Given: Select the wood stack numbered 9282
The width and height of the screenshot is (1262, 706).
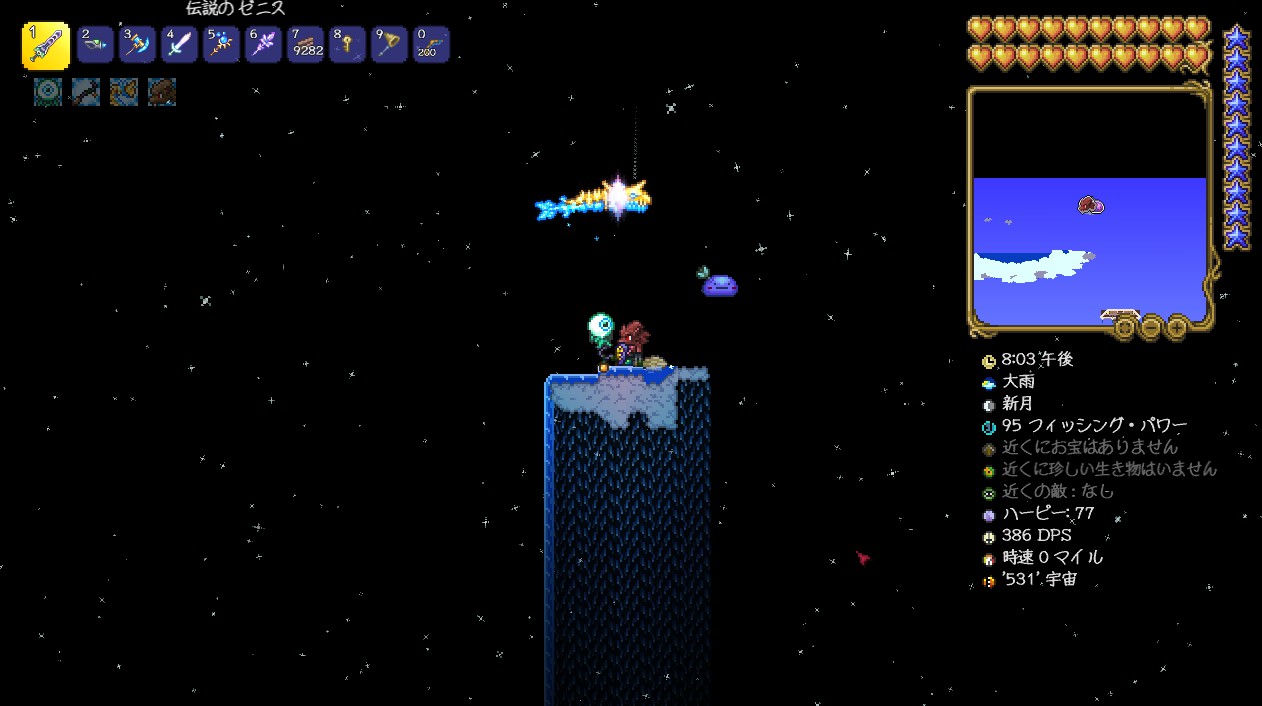Looking at the screenshot, I should [305, 45].
